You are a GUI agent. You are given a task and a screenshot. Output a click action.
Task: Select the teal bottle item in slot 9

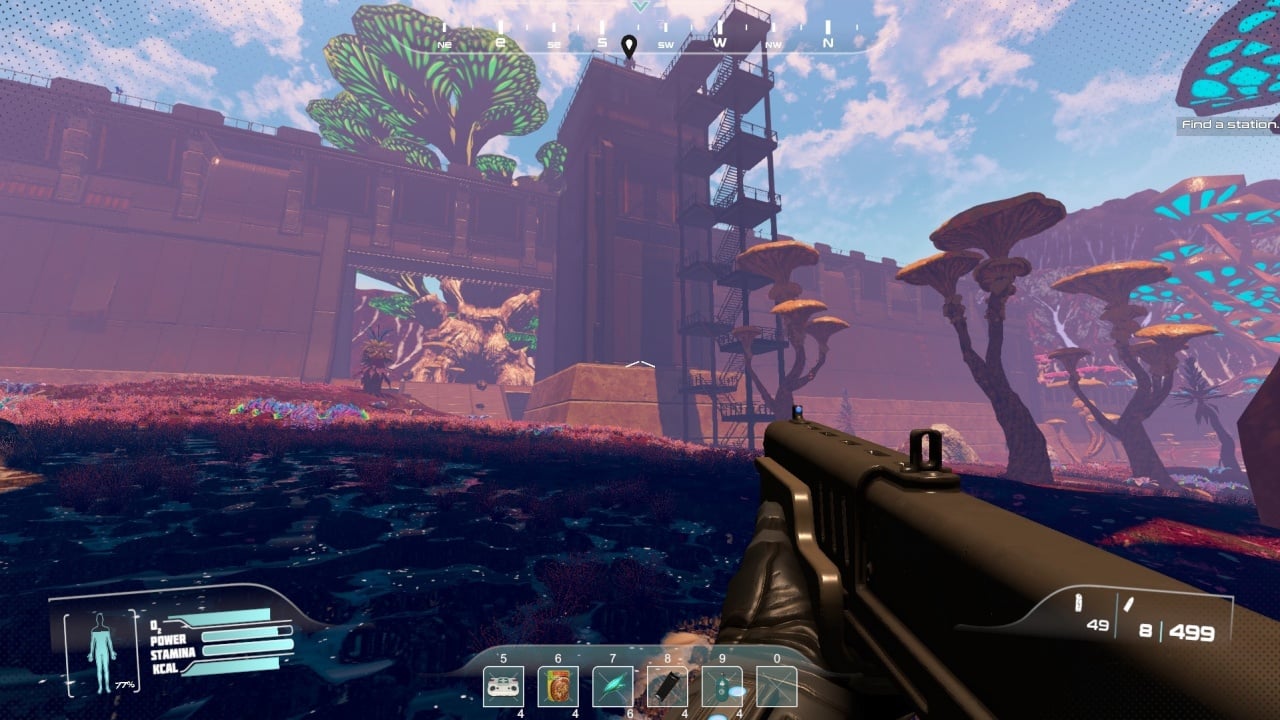point(722,687)
